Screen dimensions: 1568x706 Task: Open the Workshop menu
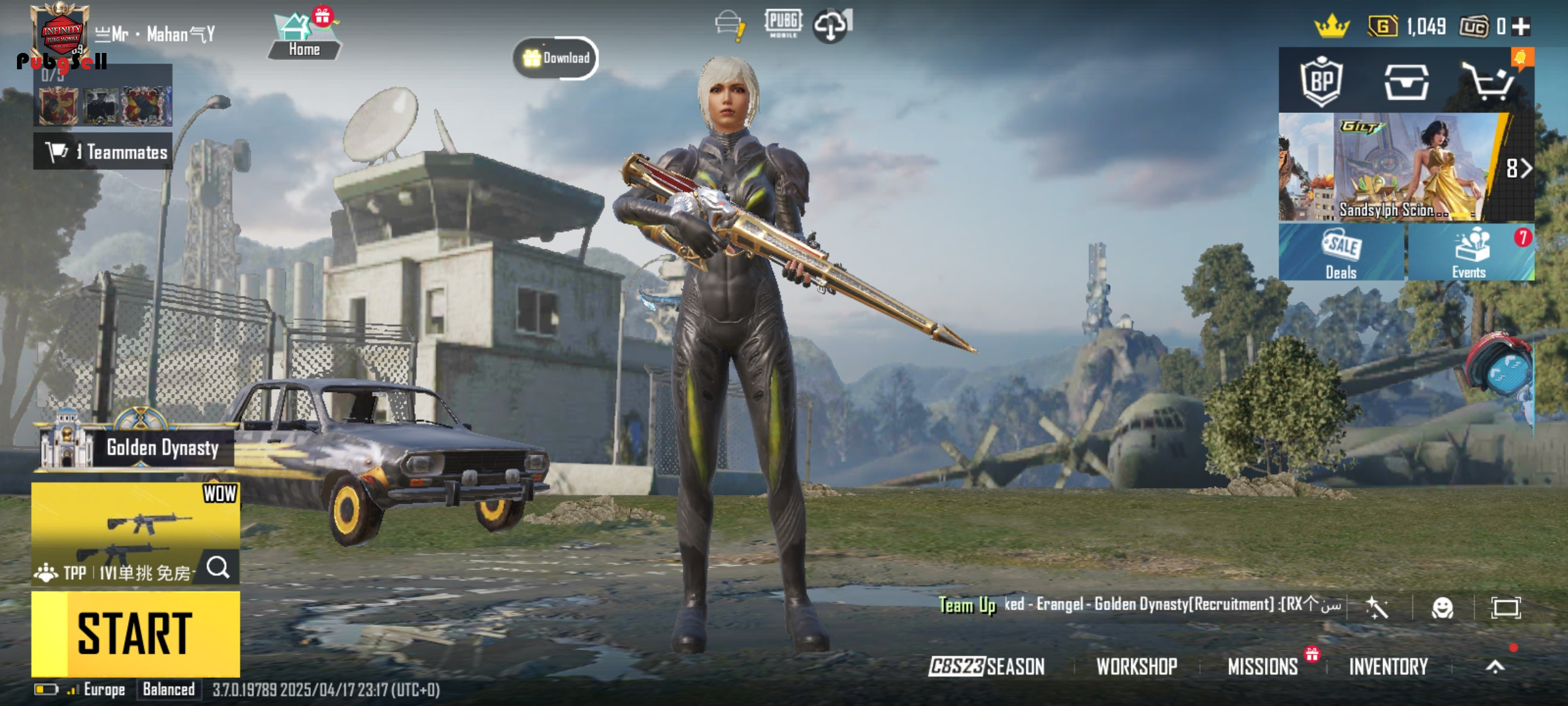(x=1137, y=666)
